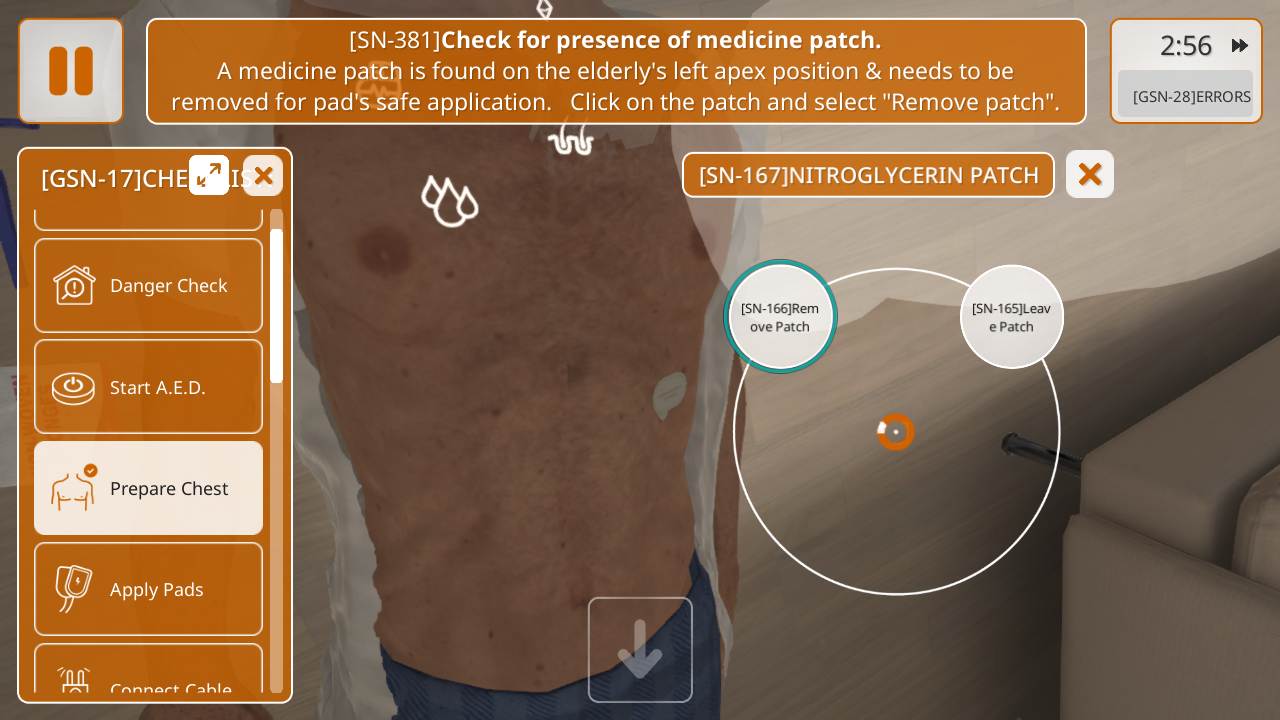Viewport: 1280px width, 720px height.
Task: Pause the simulation
Action: (71, 71)
